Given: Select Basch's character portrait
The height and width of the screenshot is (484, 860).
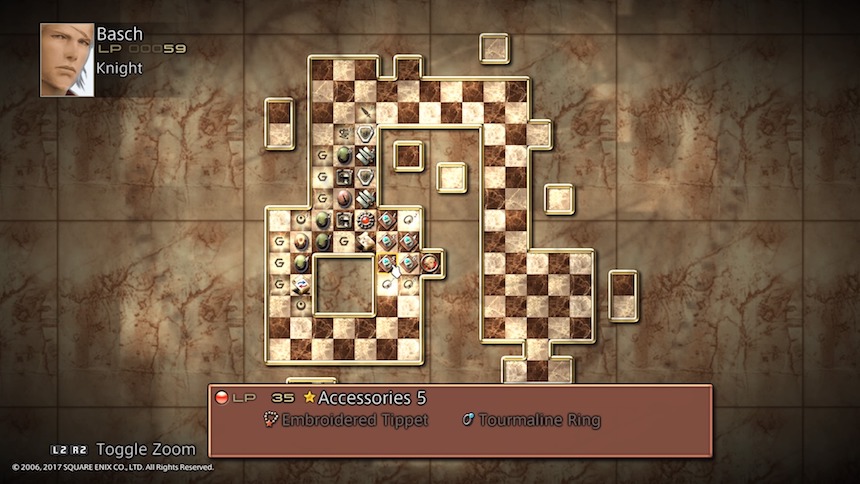Looking at the screenshot, I should 66,60.
